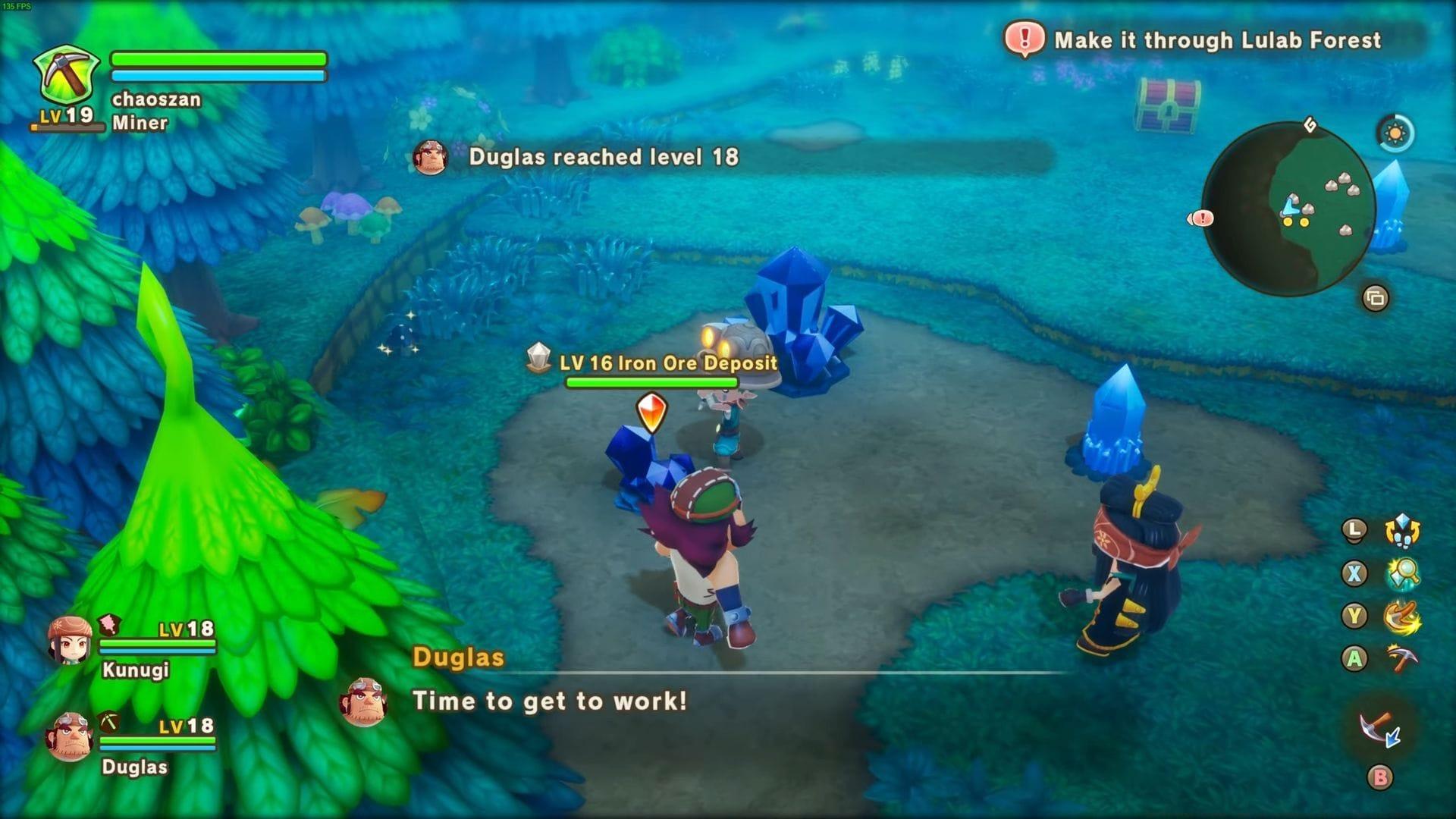Use the magnifying glass ore search skill
Viewport: 1456px width, 819px height.
pyautogui.click(x=1402, y=573)
